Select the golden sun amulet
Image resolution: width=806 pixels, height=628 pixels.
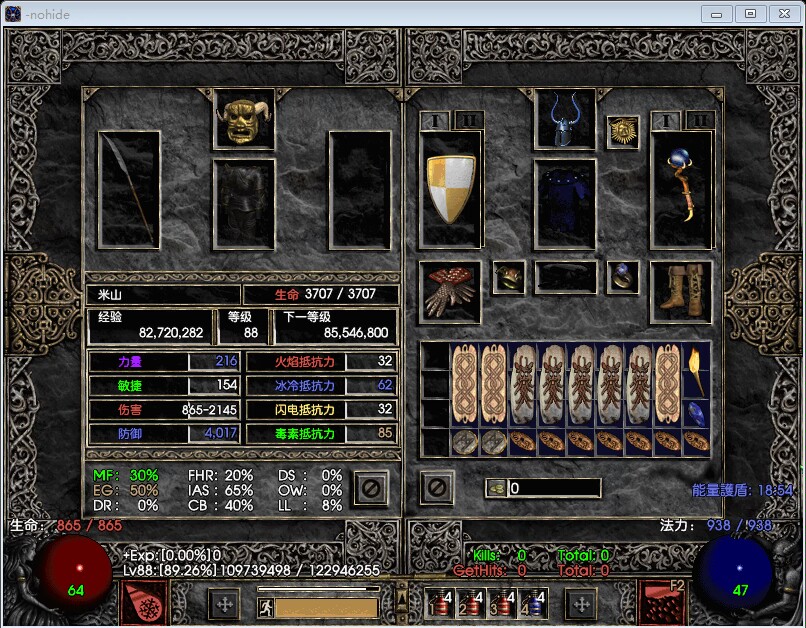623,132
